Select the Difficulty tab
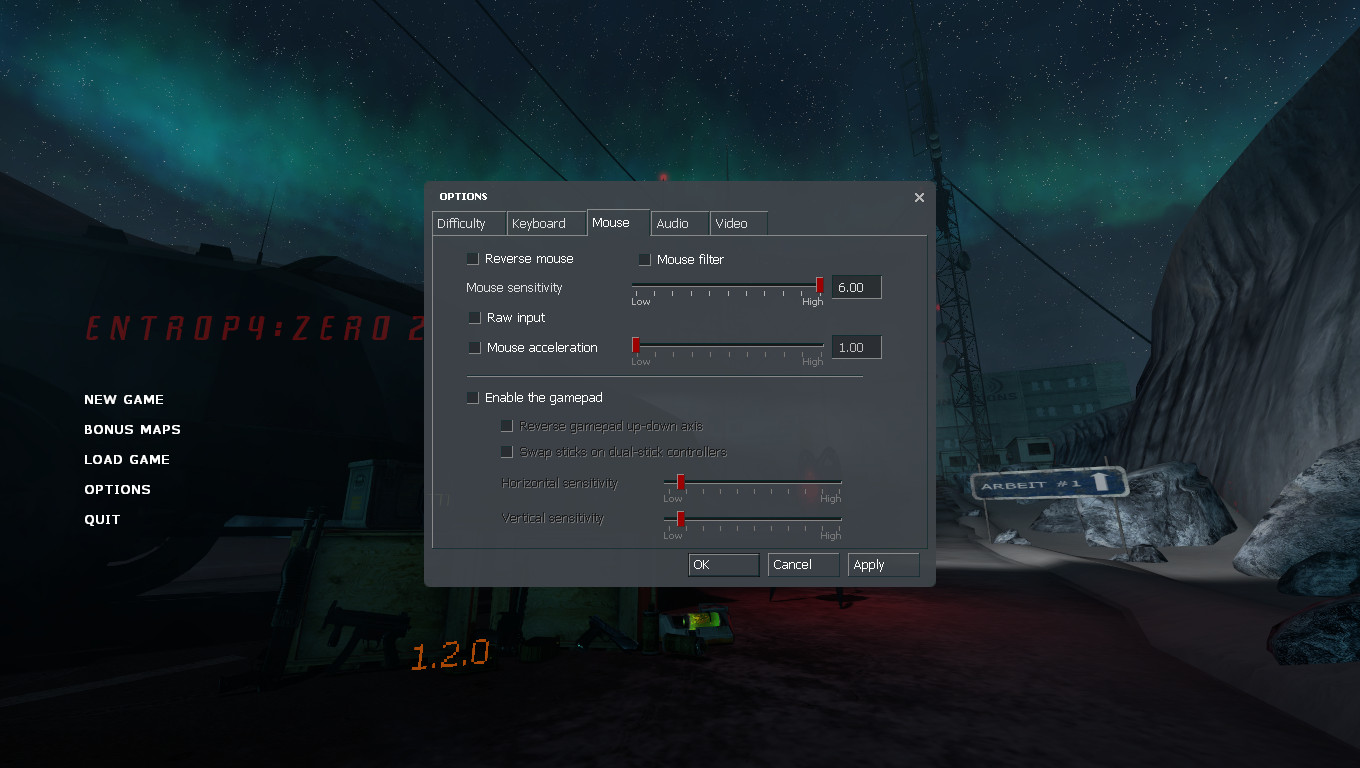Screen dimensions: 1360x768 tap(468, 223)
